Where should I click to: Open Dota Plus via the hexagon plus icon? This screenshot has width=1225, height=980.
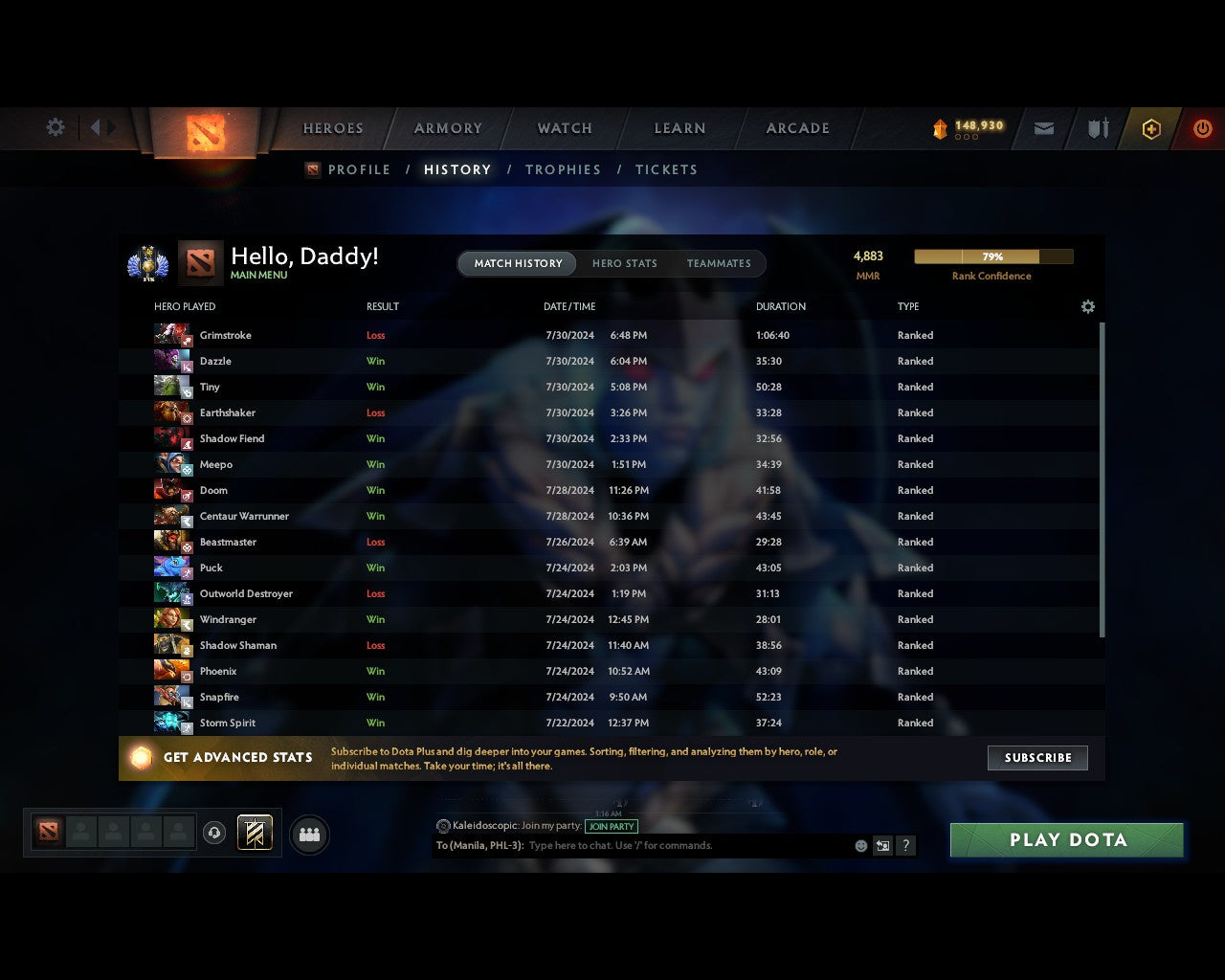click(1151, 128)
